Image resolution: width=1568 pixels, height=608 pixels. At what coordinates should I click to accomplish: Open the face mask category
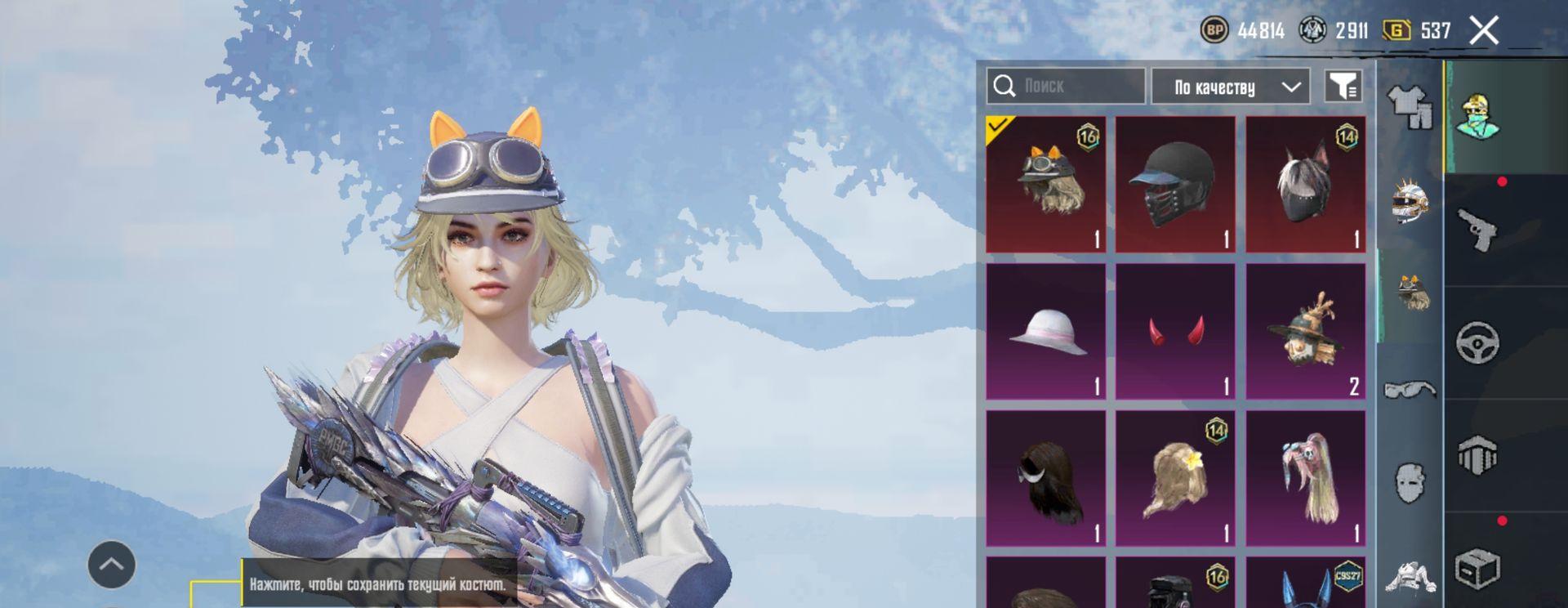[1410, 483]
